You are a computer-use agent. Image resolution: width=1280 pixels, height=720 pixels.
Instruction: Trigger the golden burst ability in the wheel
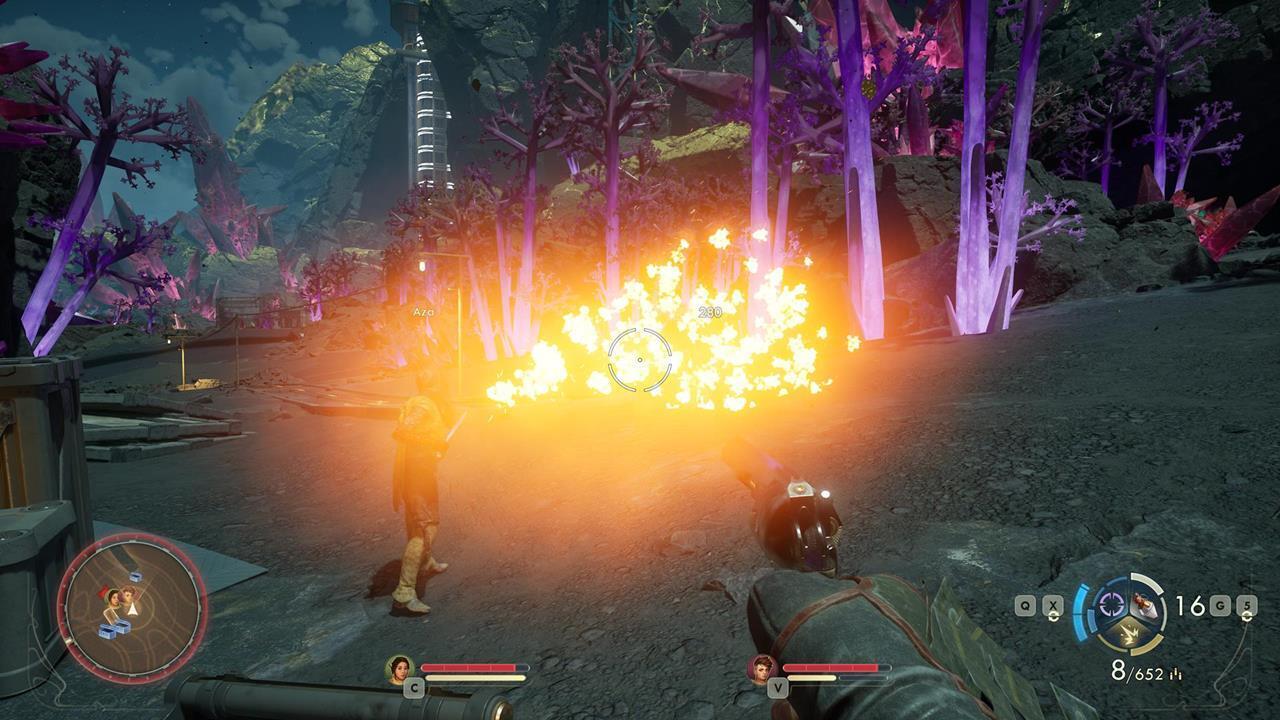point(1127,632)
